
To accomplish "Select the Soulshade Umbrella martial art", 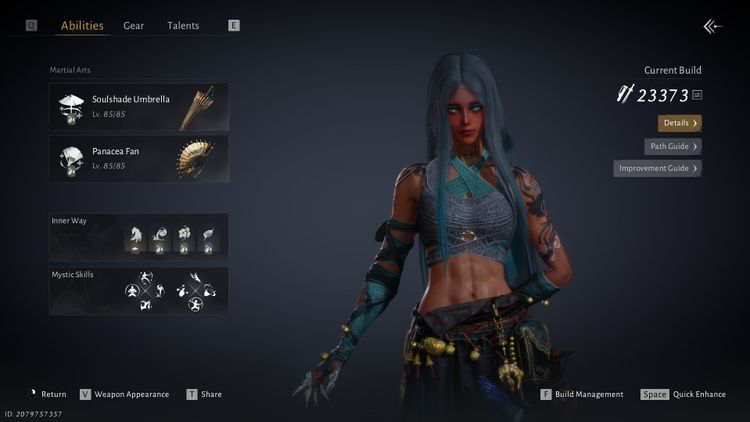I will pyautogui.click(x=139, y=107).
